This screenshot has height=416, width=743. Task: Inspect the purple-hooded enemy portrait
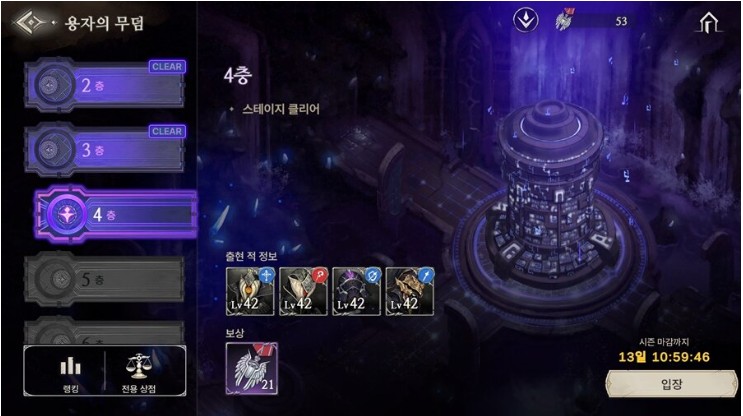(x=355, y=291)
